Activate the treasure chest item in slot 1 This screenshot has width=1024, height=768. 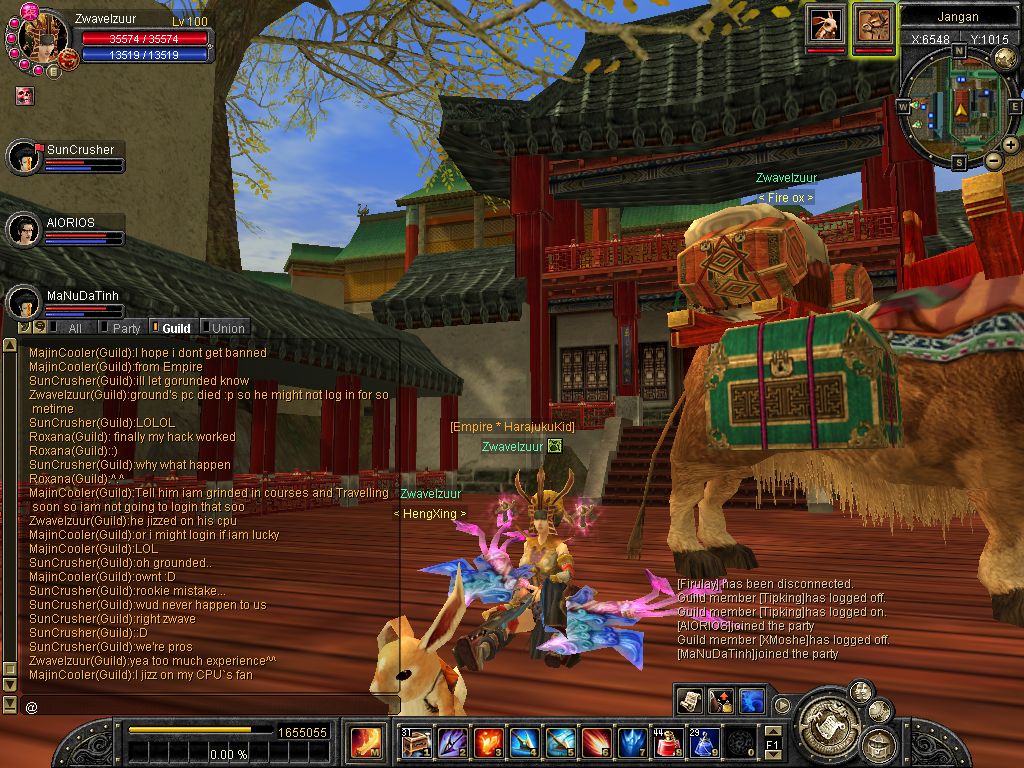pyautogui.click(x=416, y=742)
